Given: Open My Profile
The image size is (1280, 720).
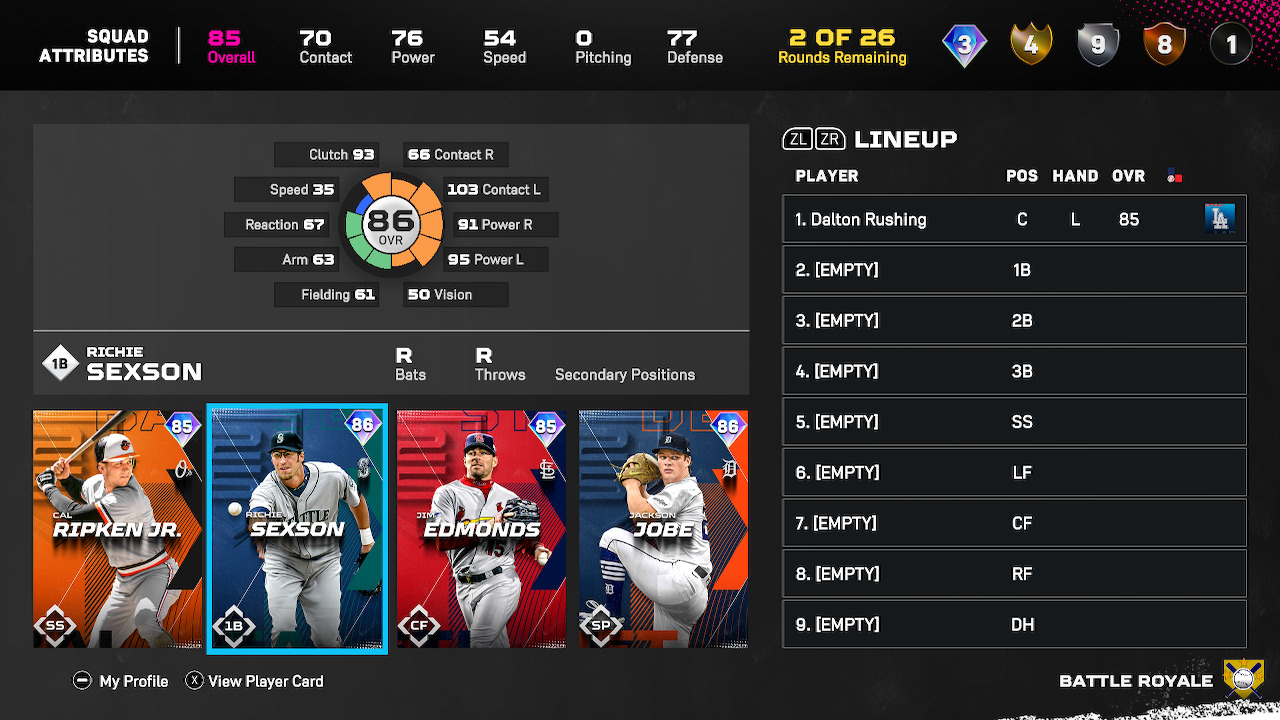Looking at the screenshot, I should [122, 681].
